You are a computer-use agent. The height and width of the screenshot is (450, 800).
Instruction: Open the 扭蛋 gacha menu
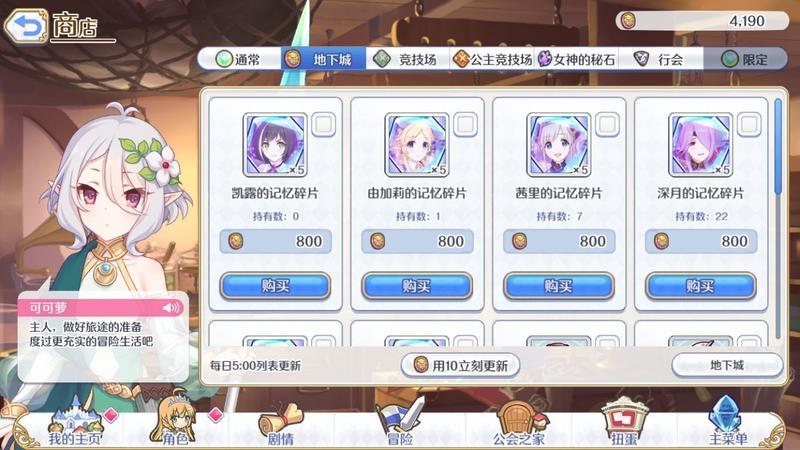point(623,425)
